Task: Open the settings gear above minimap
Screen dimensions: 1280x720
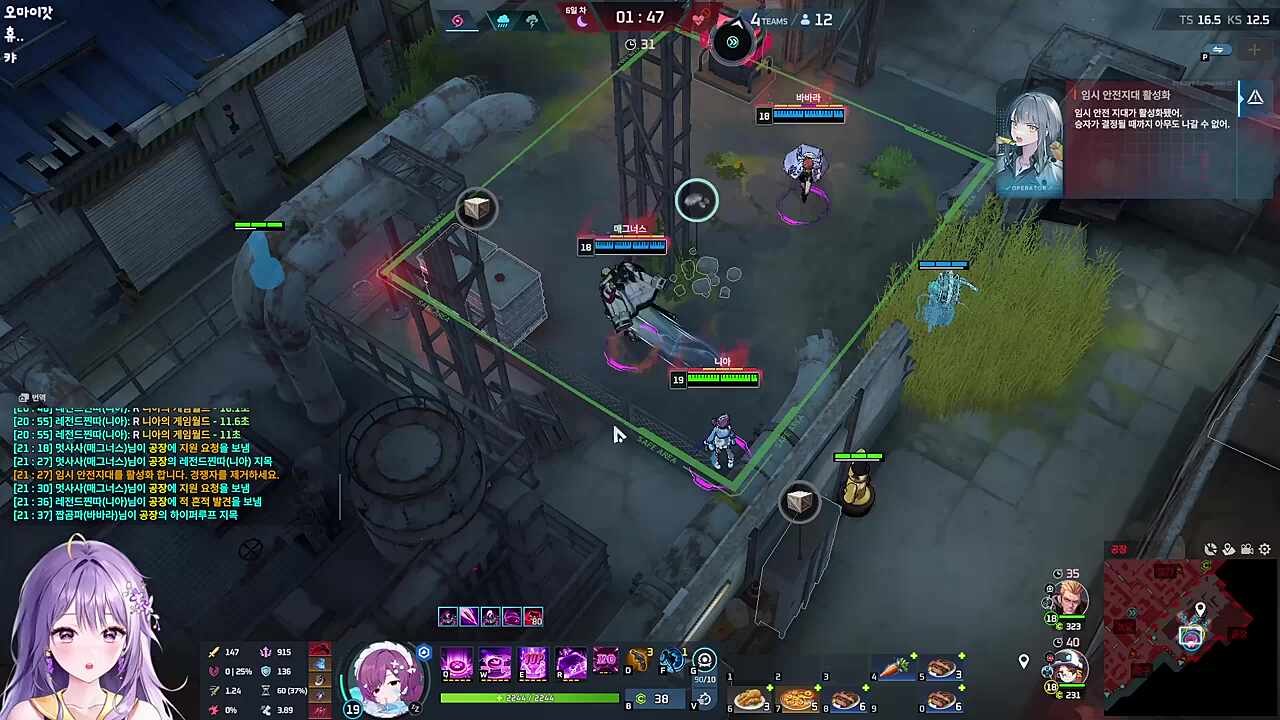Action: coord(1265,549)
